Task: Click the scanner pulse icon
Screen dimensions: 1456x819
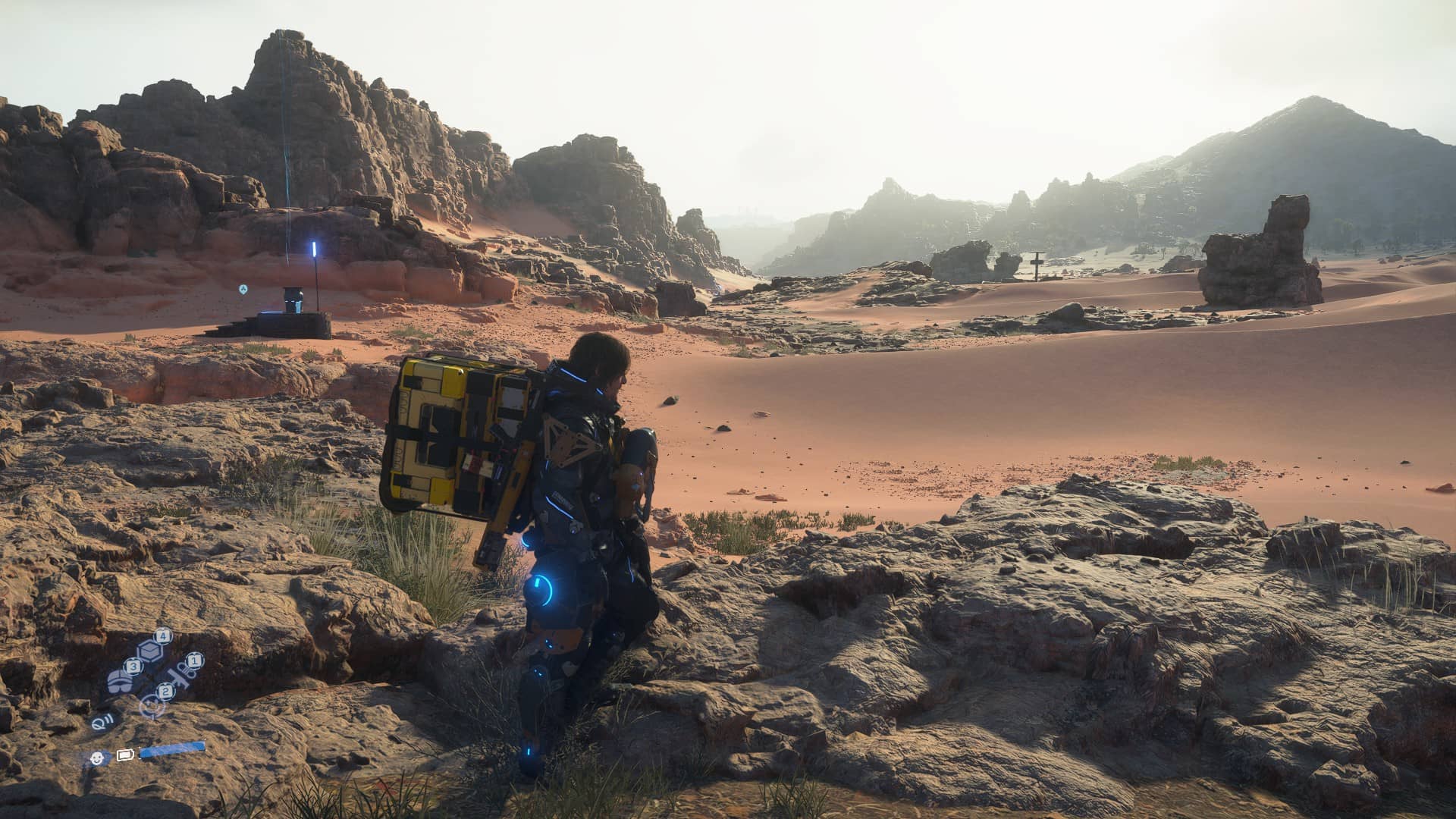Action: click(102, 722)
